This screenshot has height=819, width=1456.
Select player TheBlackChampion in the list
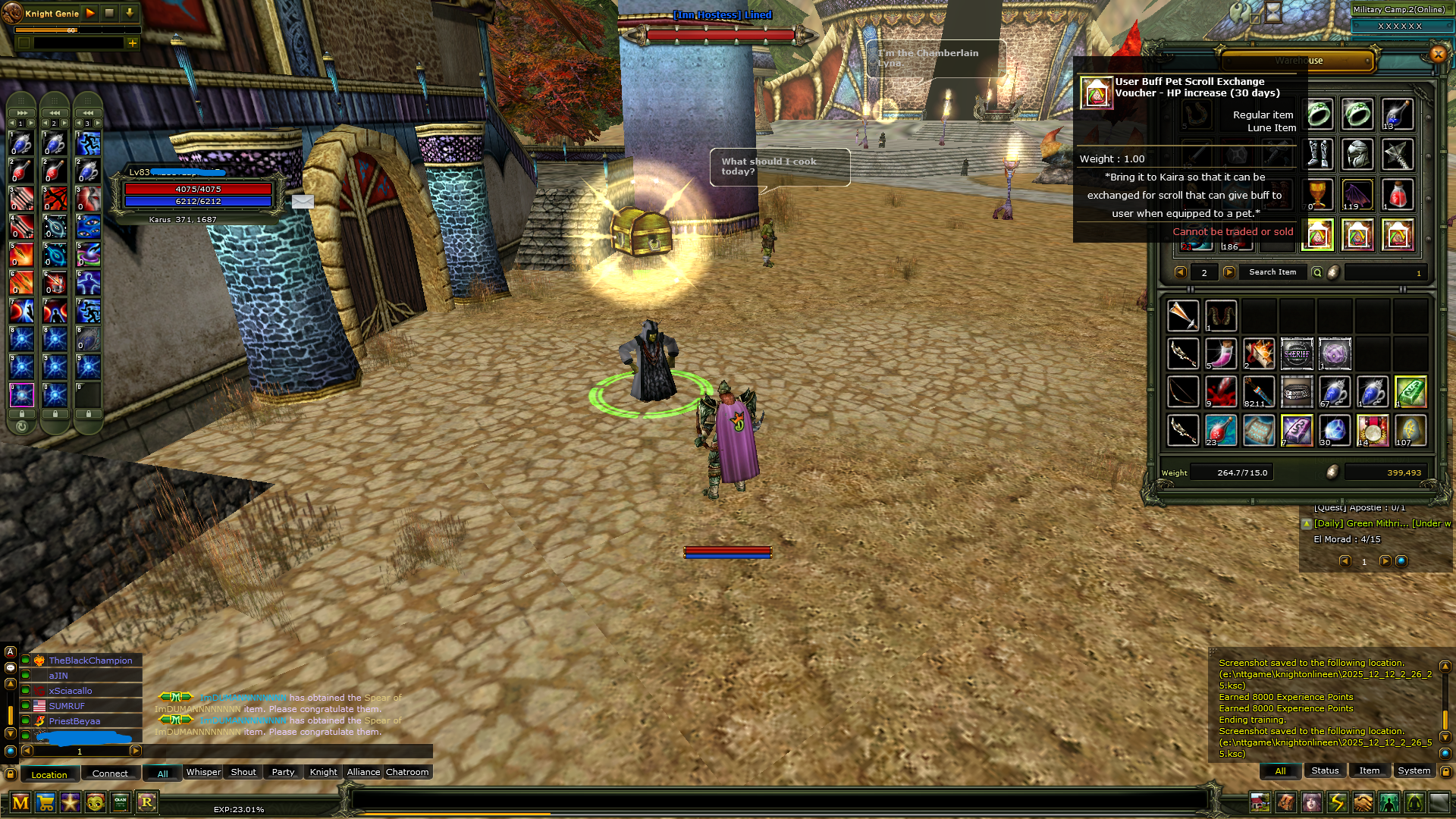coord(90,661)
